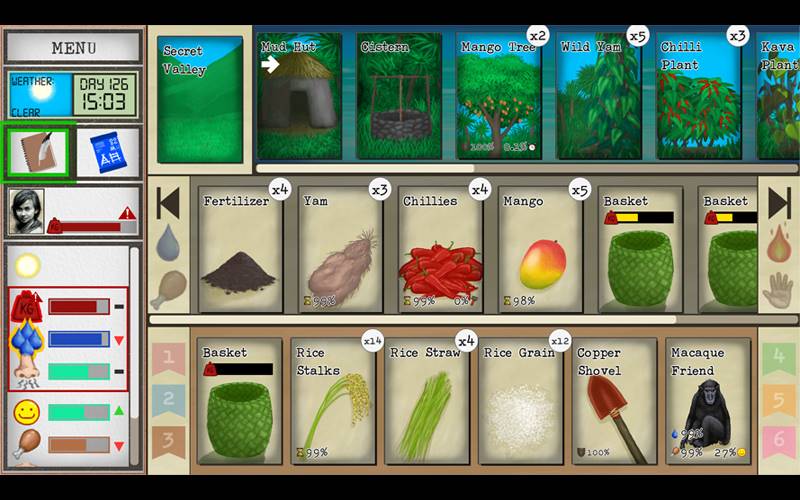Choose the Chilli Plant card
The image size is (800, 500).
click(699, 97)
